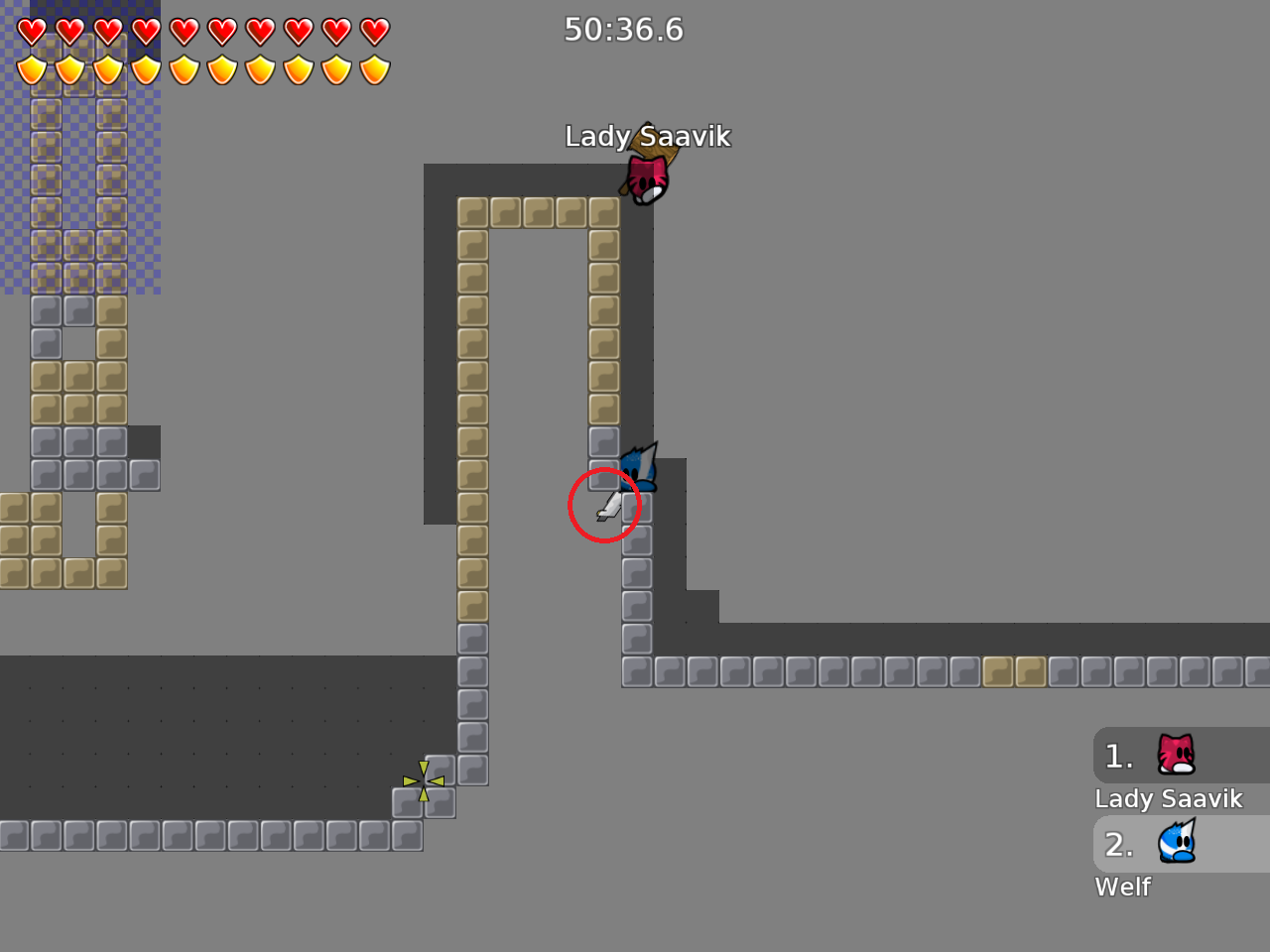
Task: Click the Welf name text in the scoreboard
Action: tap(1122, 887)
